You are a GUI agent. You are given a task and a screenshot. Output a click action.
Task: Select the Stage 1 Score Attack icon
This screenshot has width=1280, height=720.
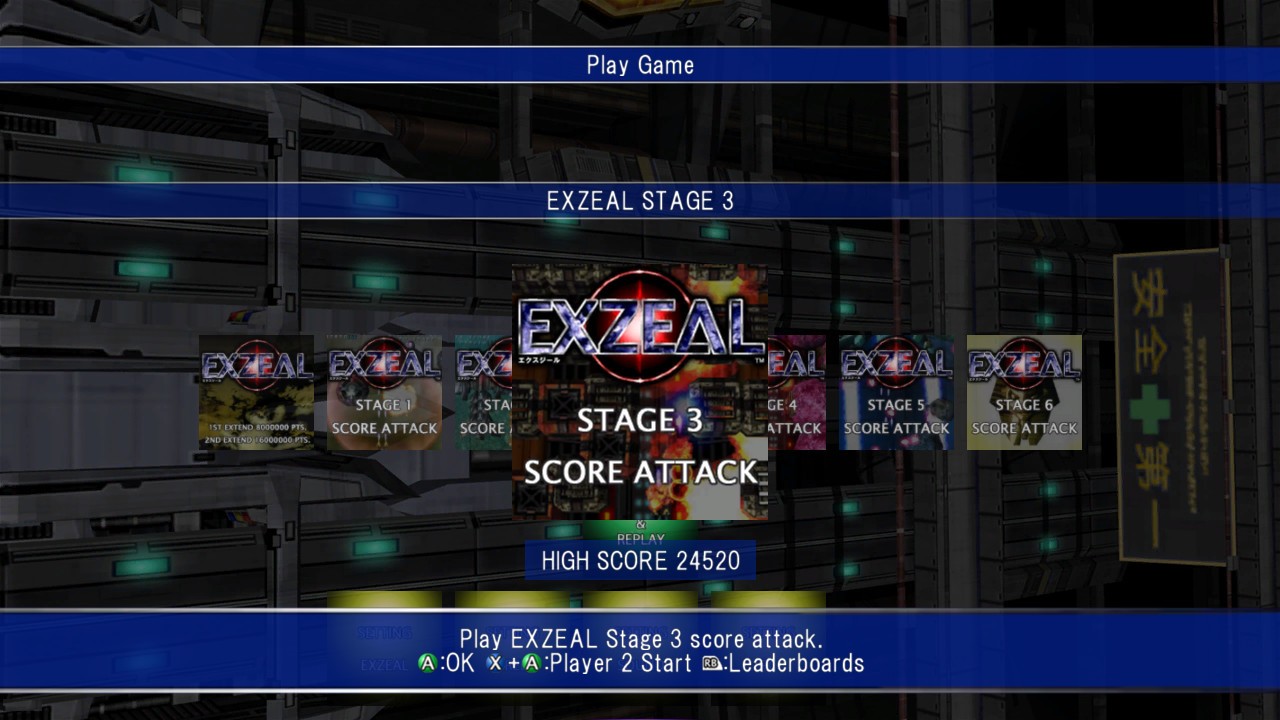[x=383, y=392]
